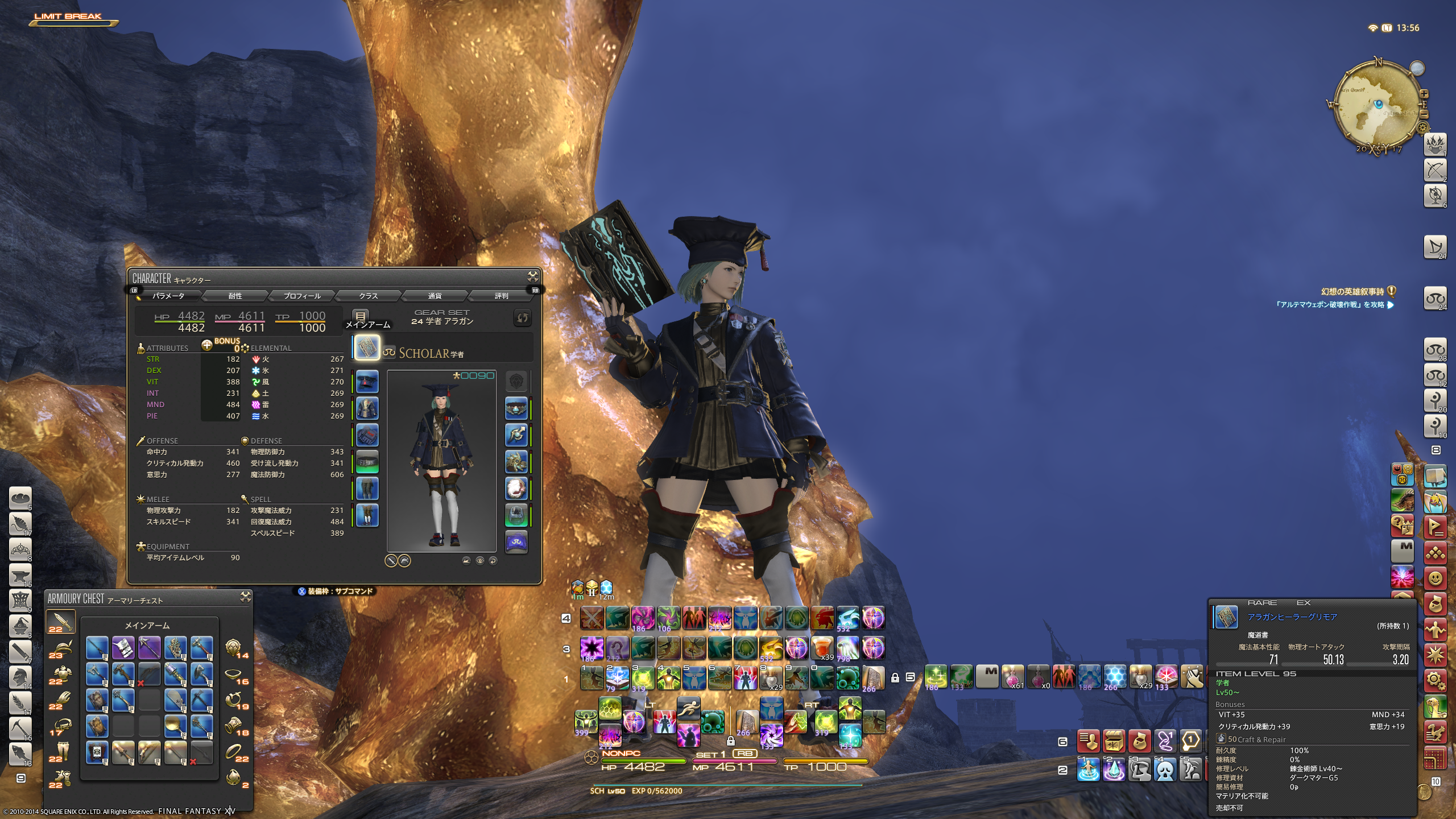The height and width of the screenshot is (819, 1456).
Task: Activate the smiley face emote menu icon
Action: (1435, 579)
